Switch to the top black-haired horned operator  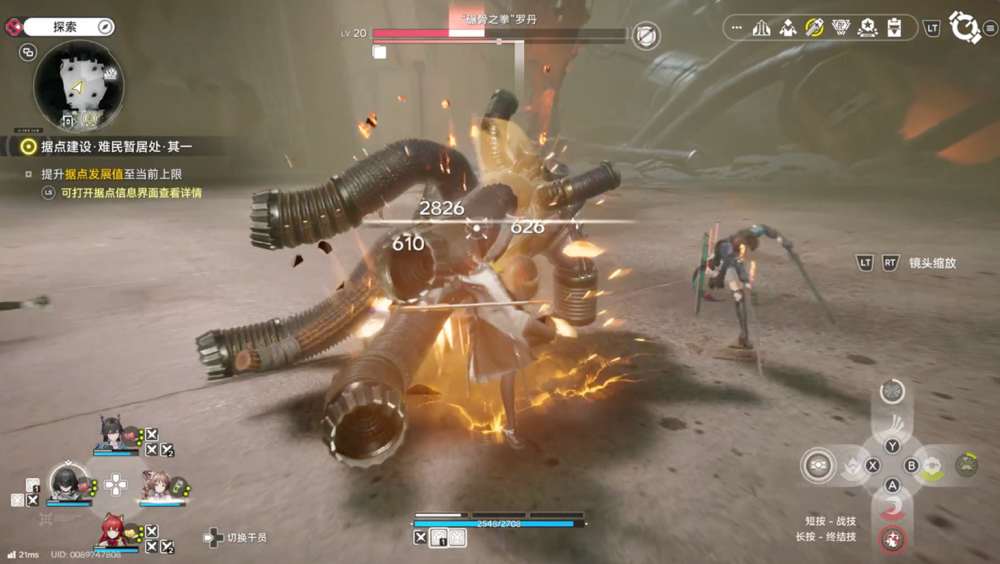113,433
